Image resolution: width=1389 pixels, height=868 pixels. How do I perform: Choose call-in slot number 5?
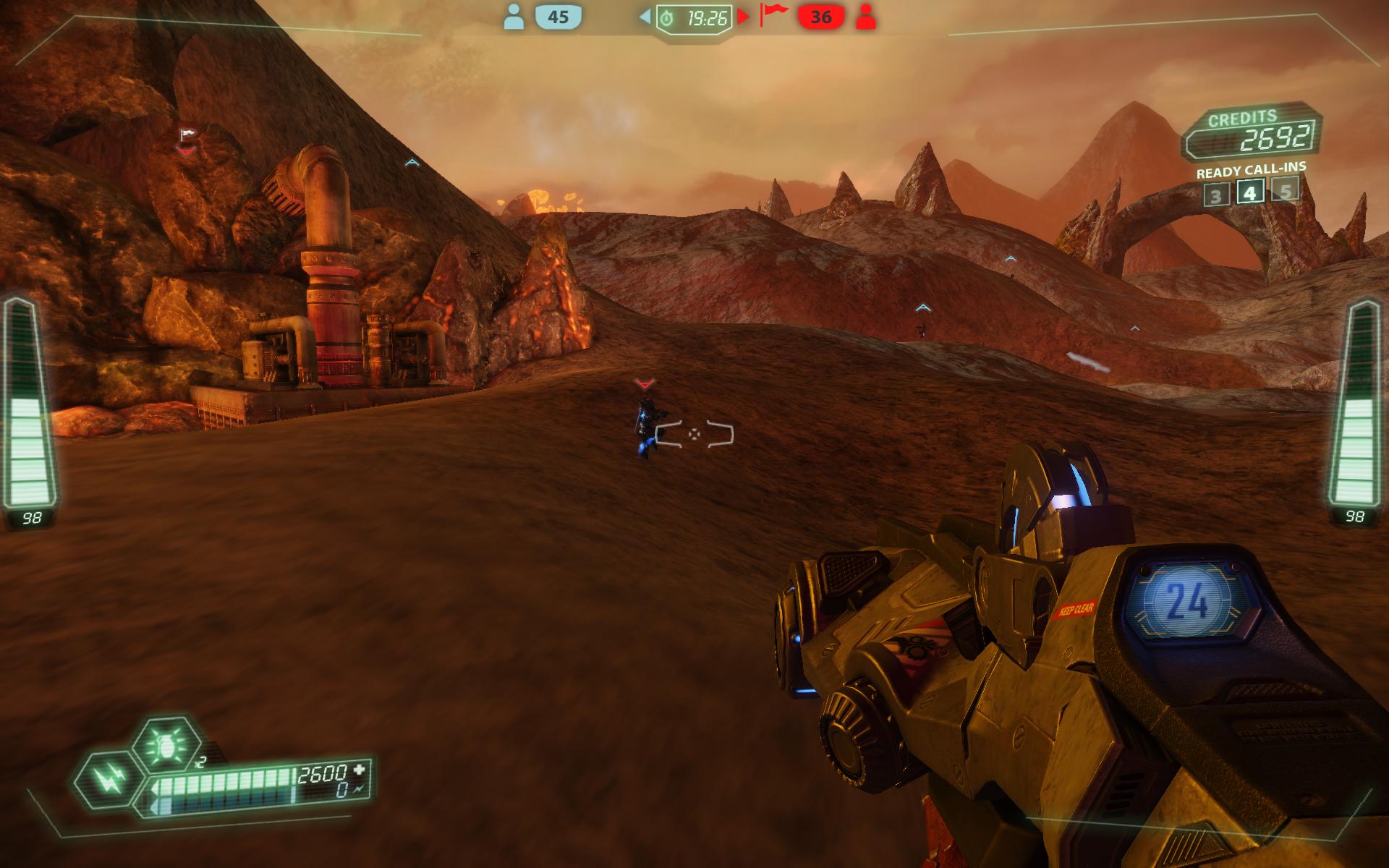pos(1286,190)
